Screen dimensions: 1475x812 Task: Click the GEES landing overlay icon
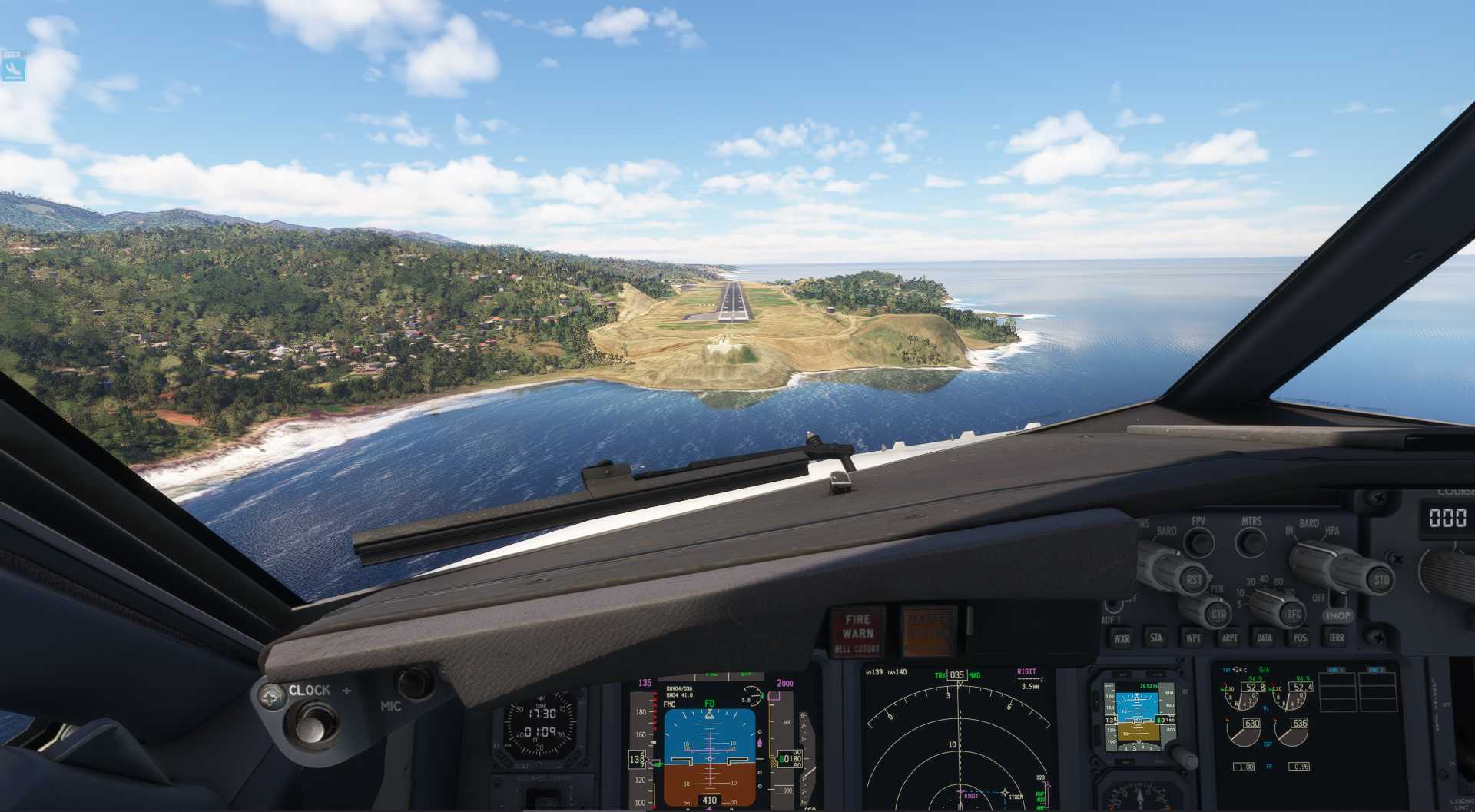(13, 68)
